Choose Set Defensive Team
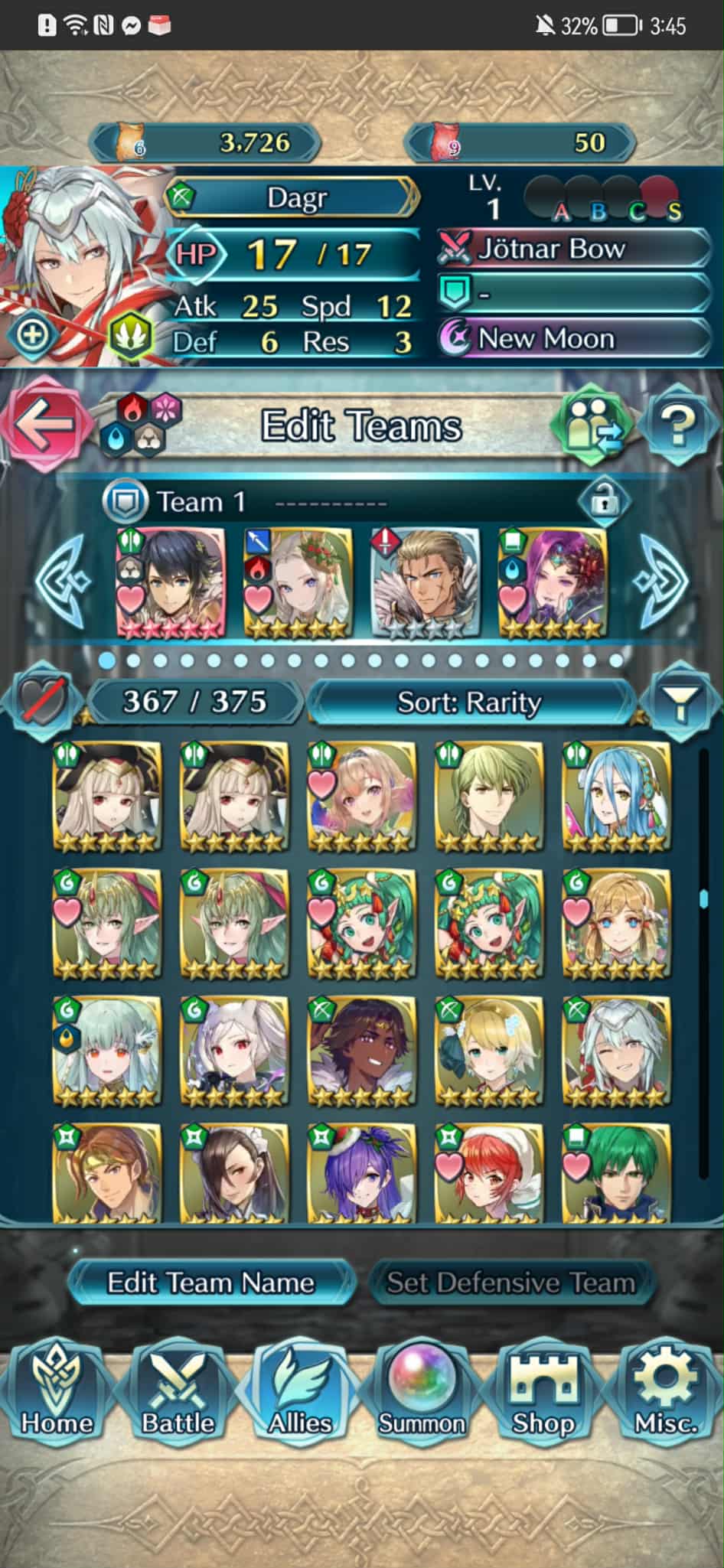The image size is (724, 1568). coord(510,1283)
